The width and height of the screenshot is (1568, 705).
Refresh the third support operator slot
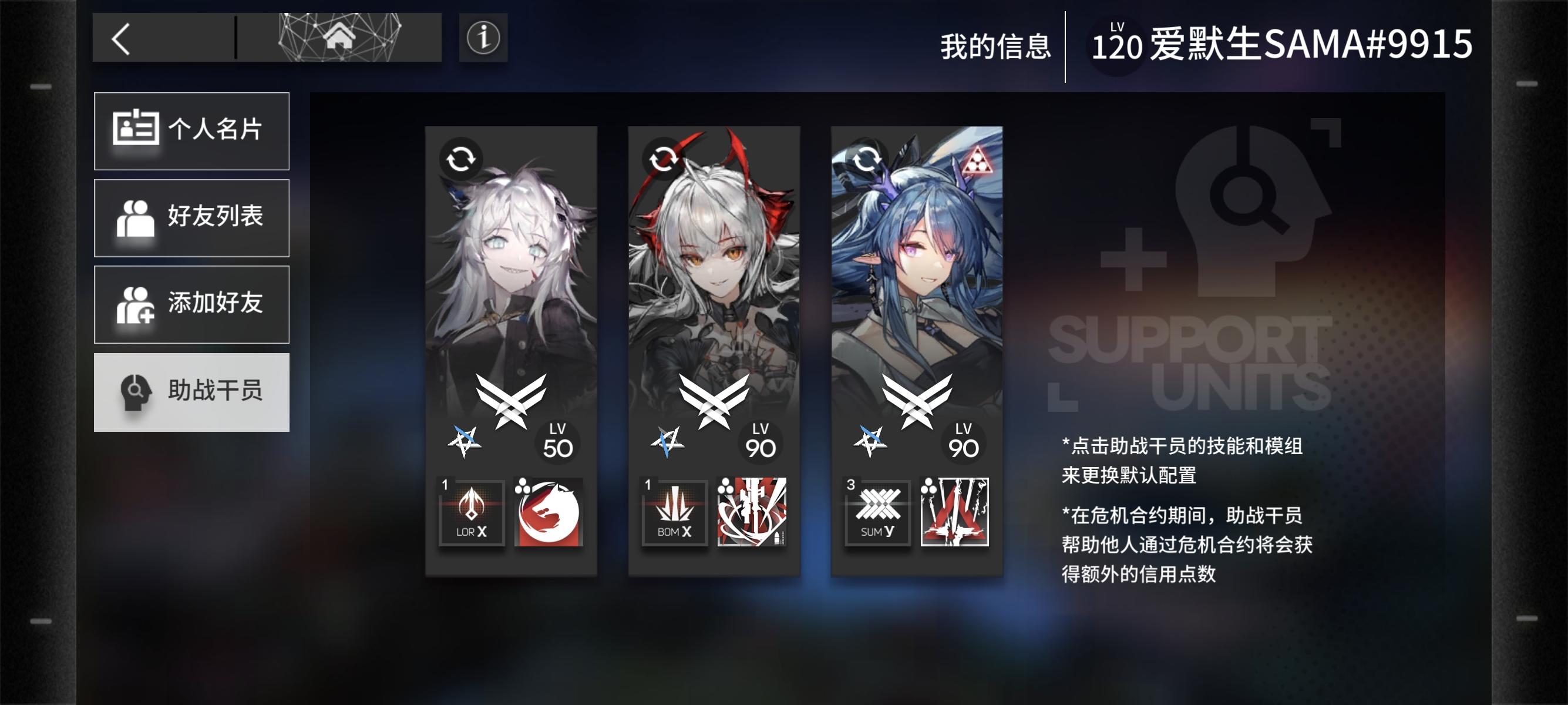867,159
